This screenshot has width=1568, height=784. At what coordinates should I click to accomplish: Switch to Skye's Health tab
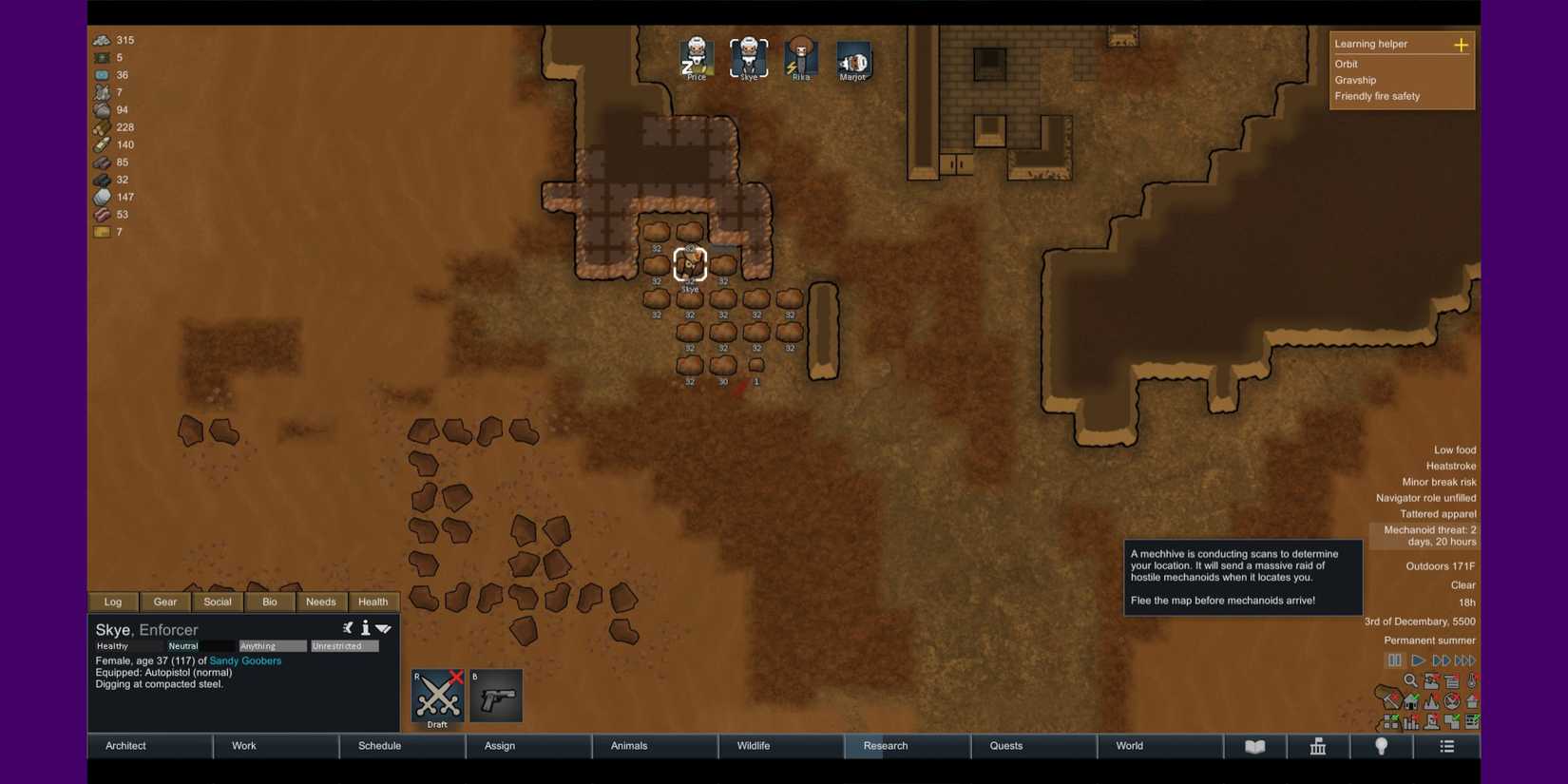(373, 602)
